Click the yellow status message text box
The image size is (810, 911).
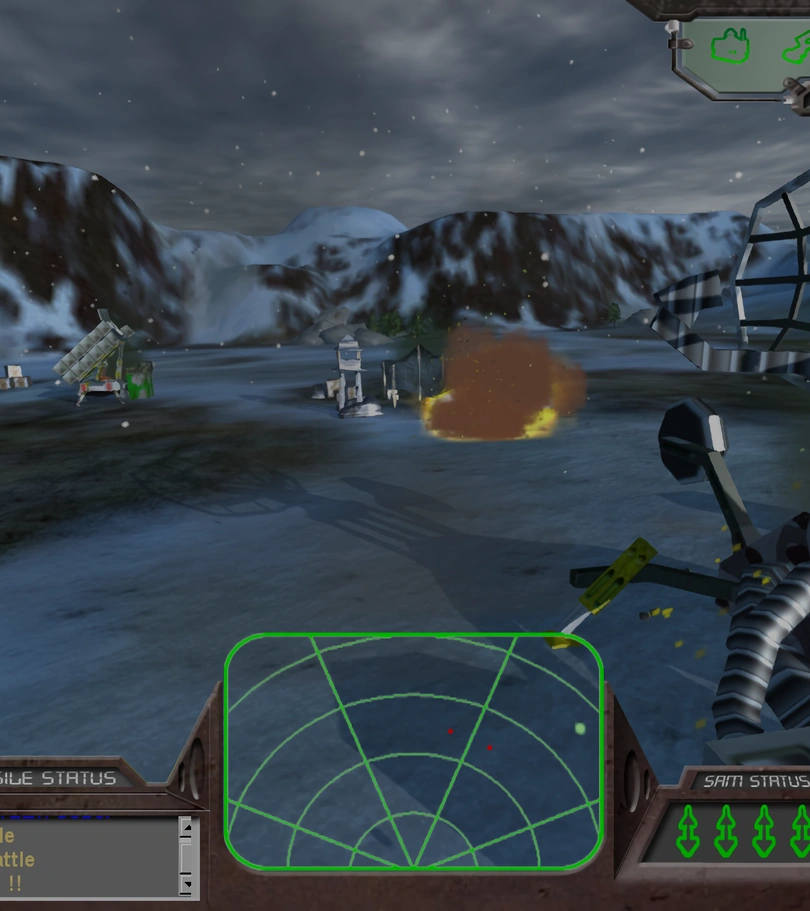pyautogui.click(x=85, y=858)
